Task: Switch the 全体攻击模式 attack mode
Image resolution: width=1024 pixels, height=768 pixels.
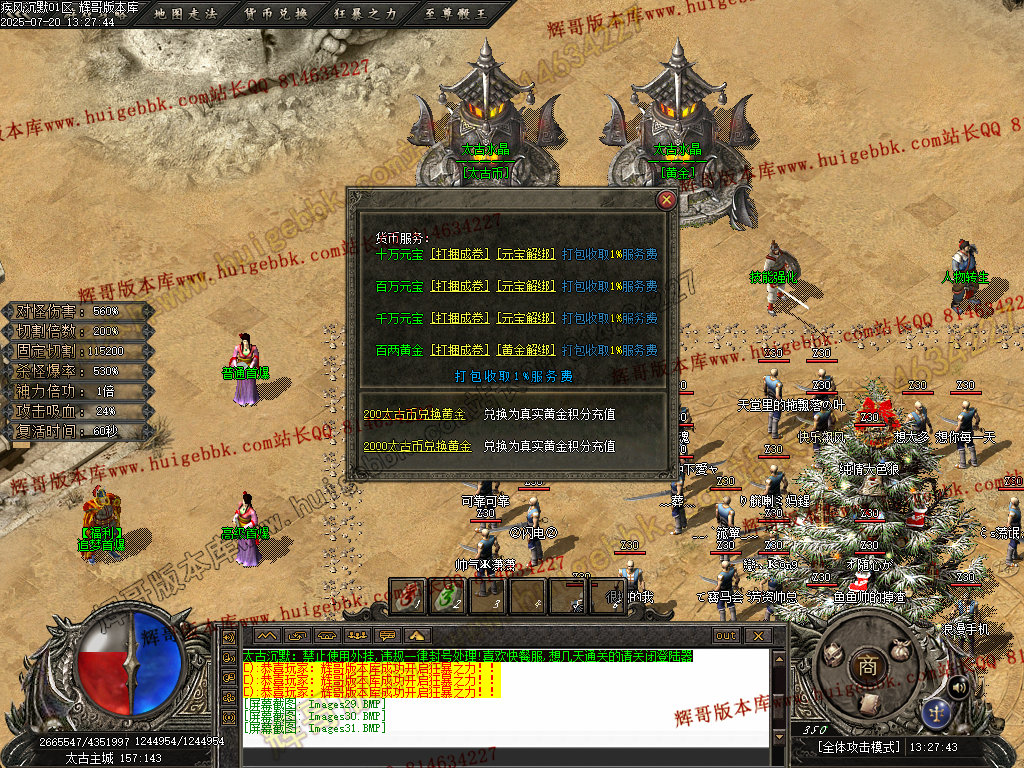Action: (859, 747)
